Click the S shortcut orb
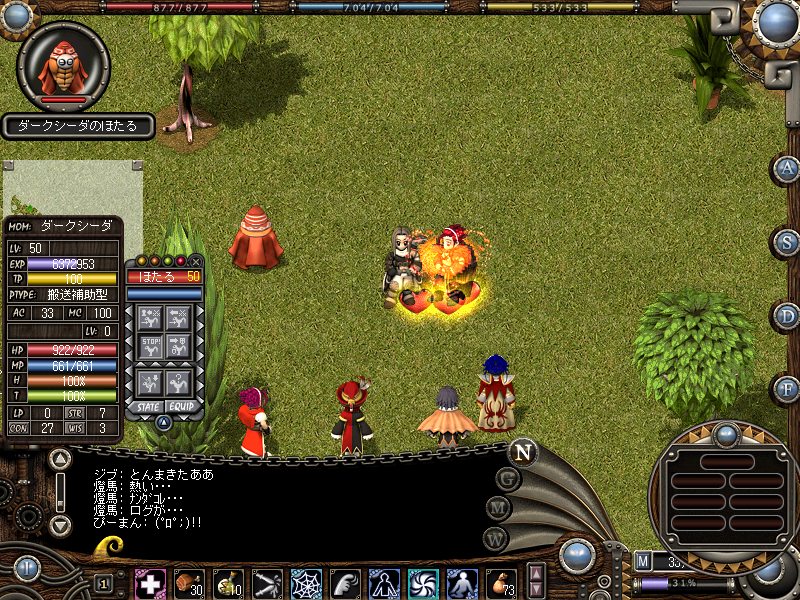This screenshot has width=800, height=600. click(788, 242)
